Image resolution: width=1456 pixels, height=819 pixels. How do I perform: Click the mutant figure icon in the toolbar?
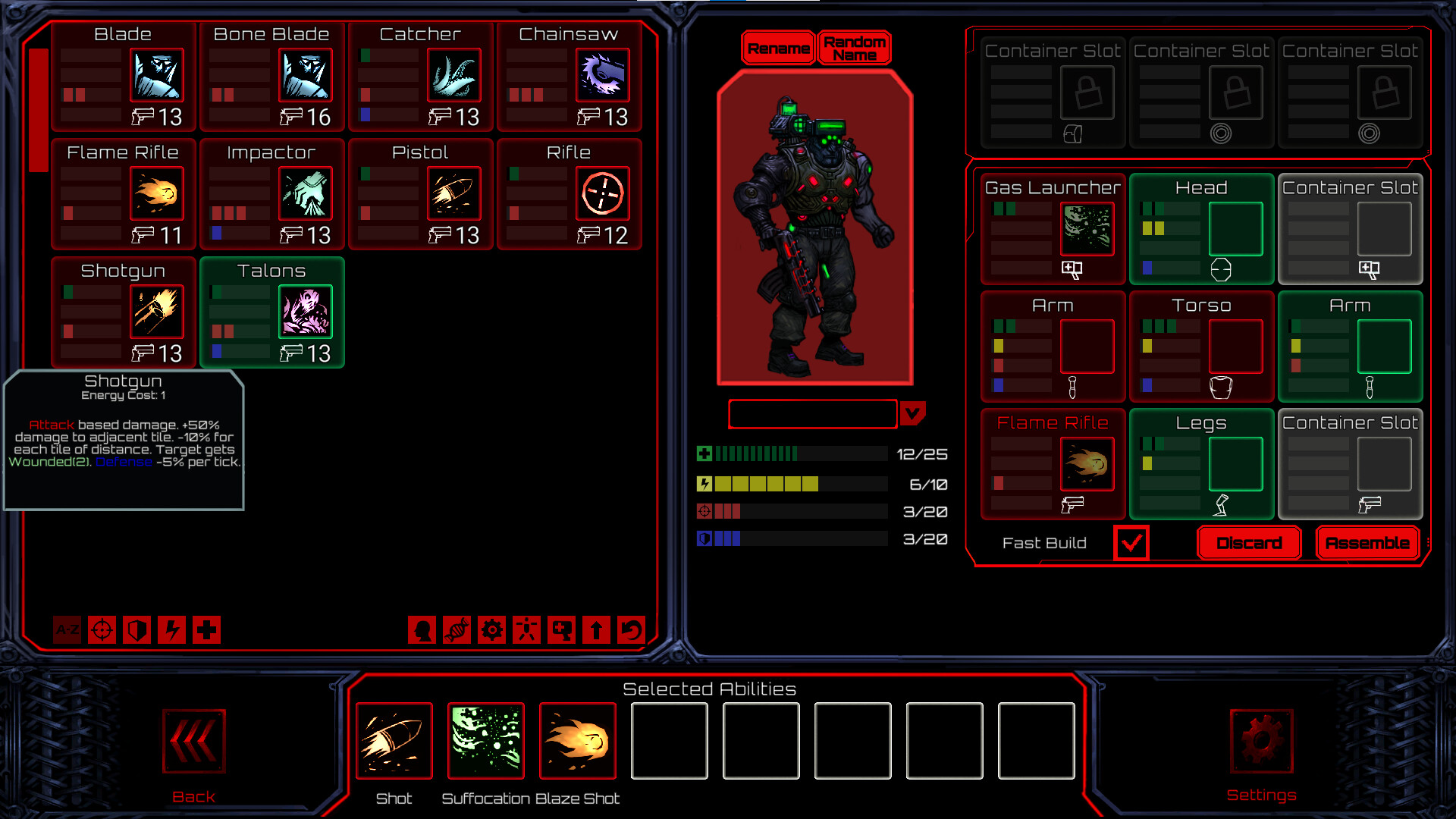tap(526, 630)
